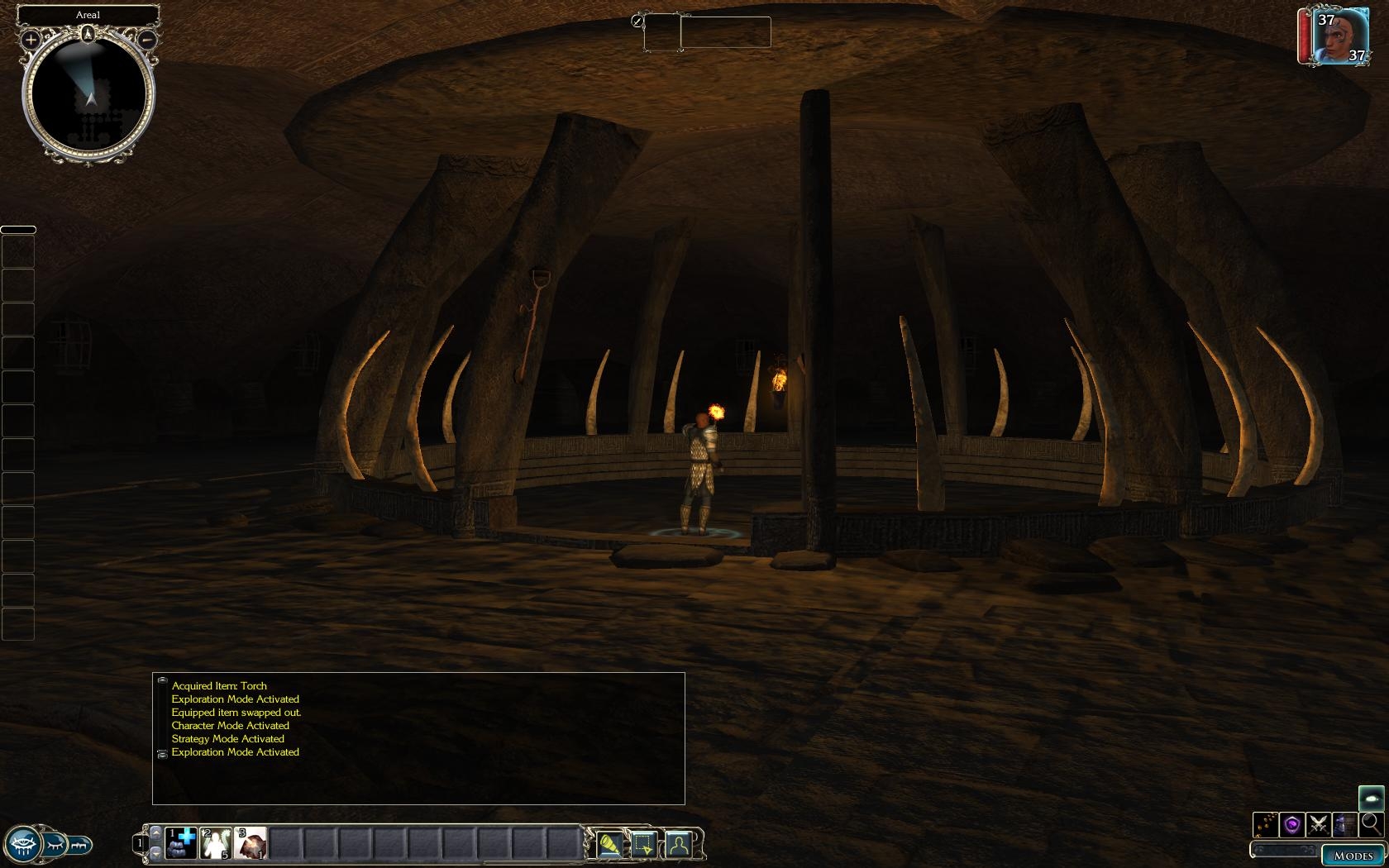Click the yellow character silhouette mode icon
The height and width of the screenshot is (868, 1389).
click(x=678, y=844)
